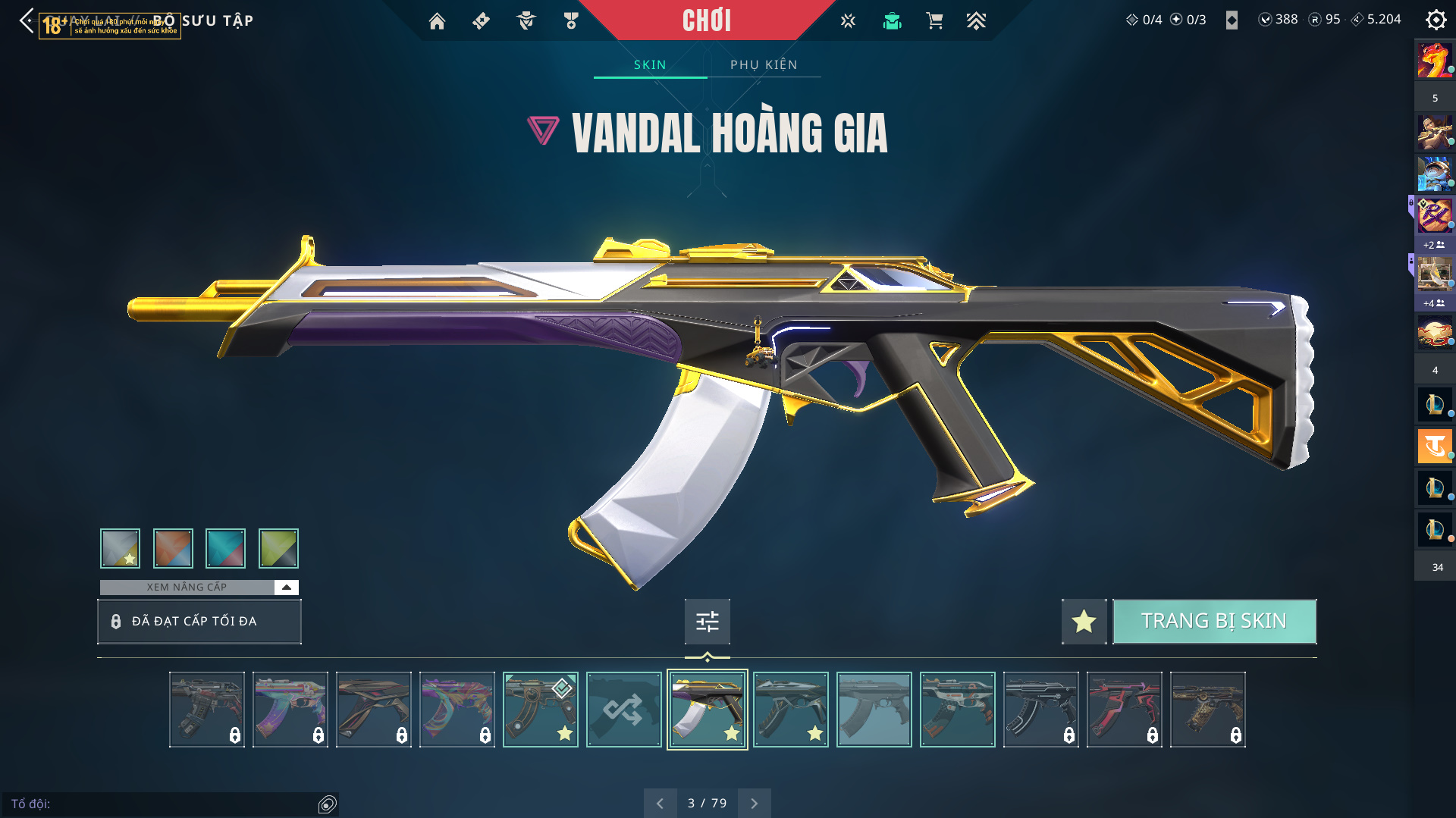Viewport: 1456px width, 818px height.
Task: Select the random shuffle skin tile
Action: pos(623,710)
